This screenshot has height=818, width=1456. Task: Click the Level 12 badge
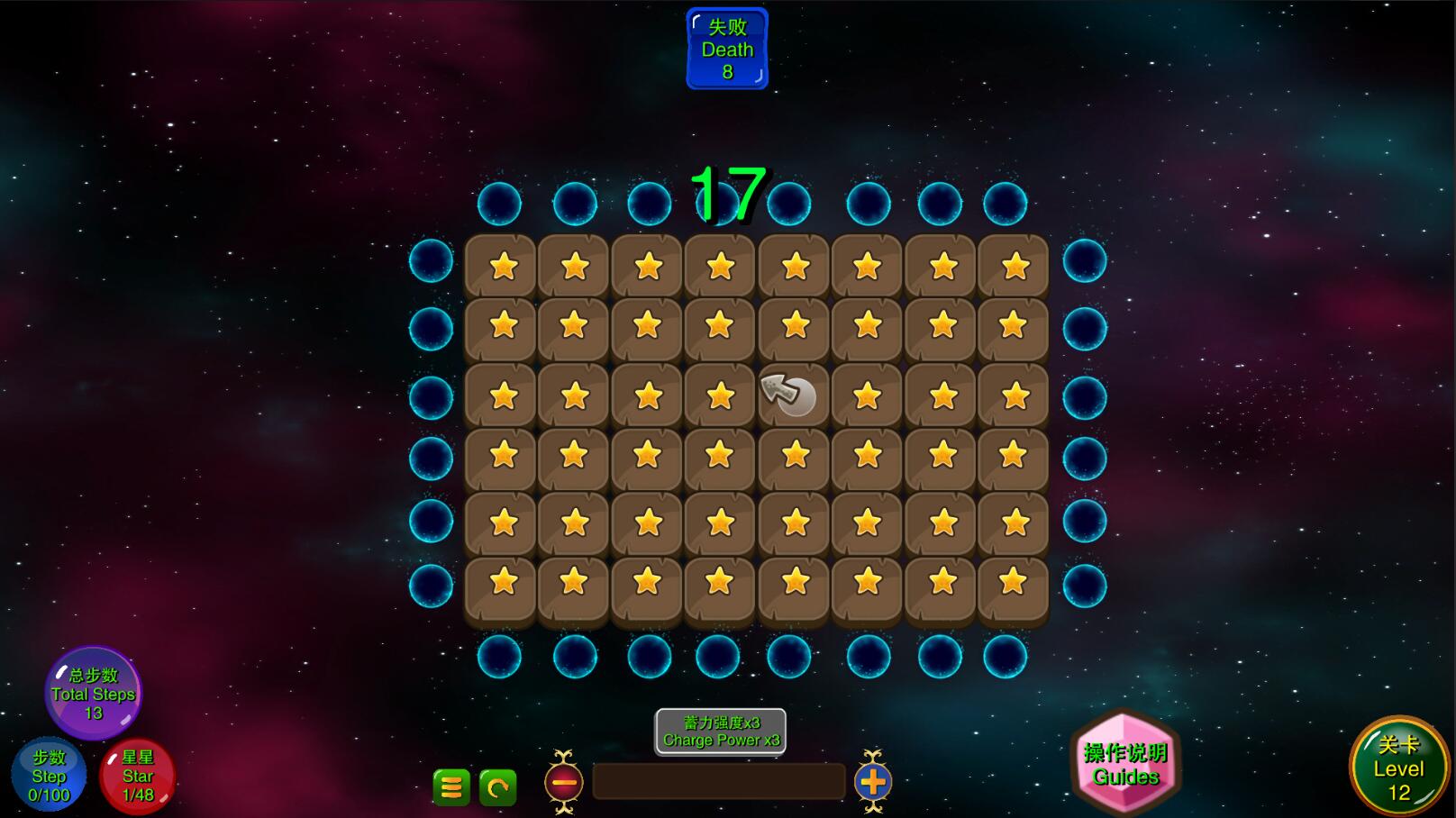(1397, 768)
